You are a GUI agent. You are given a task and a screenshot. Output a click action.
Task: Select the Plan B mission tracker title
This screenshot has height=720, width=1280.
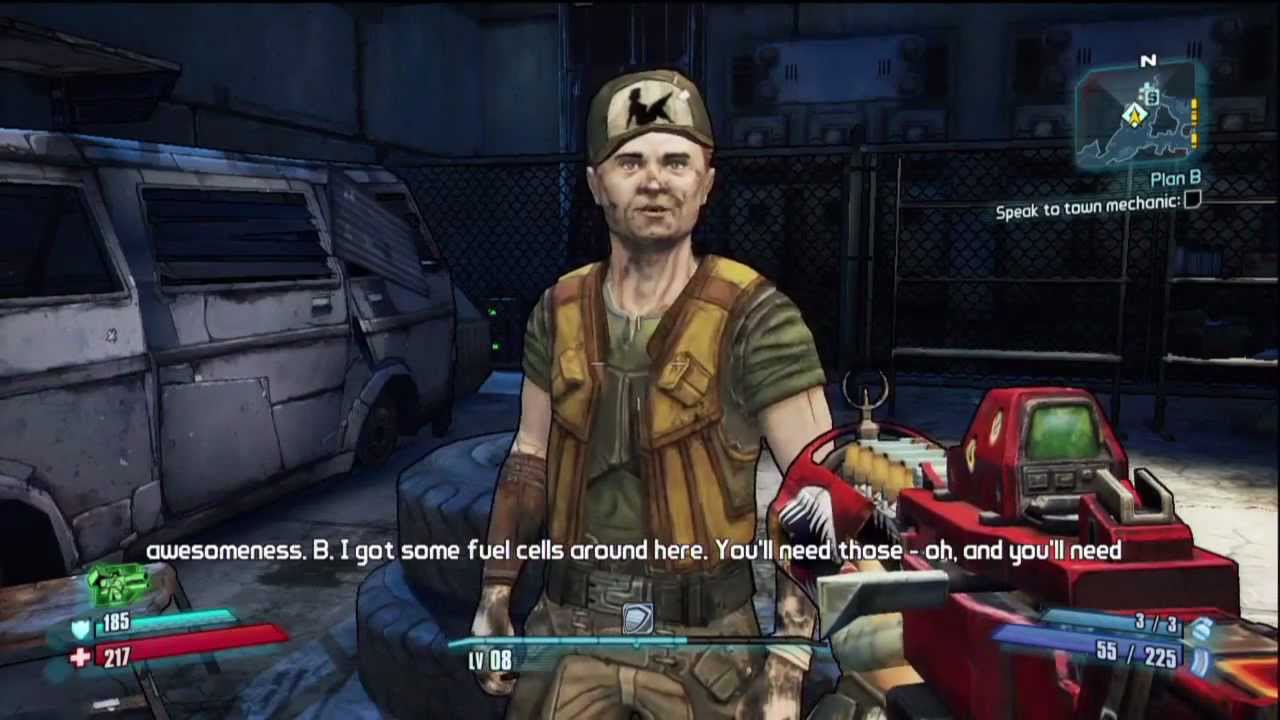pyautogui.click(x=1175, y=180)
